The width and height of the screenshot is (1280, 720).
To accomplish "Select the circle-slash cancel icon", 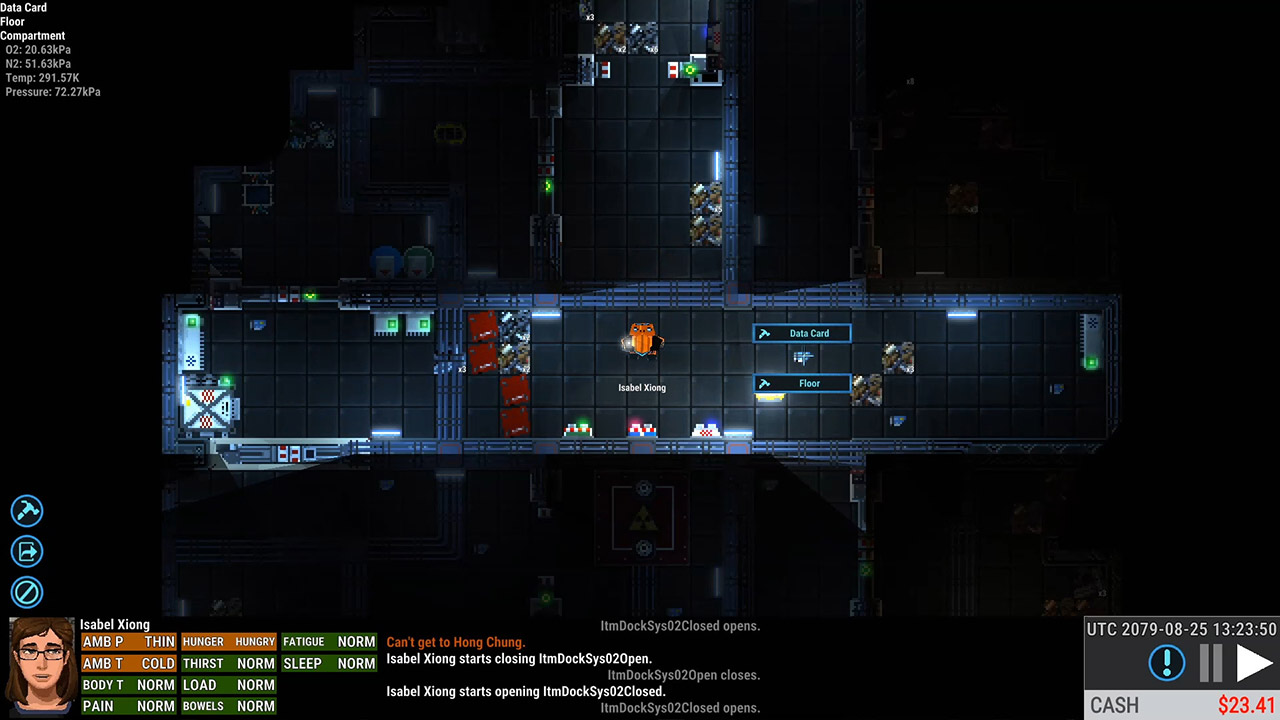I will pyautogui.click(x=27, y=591).
